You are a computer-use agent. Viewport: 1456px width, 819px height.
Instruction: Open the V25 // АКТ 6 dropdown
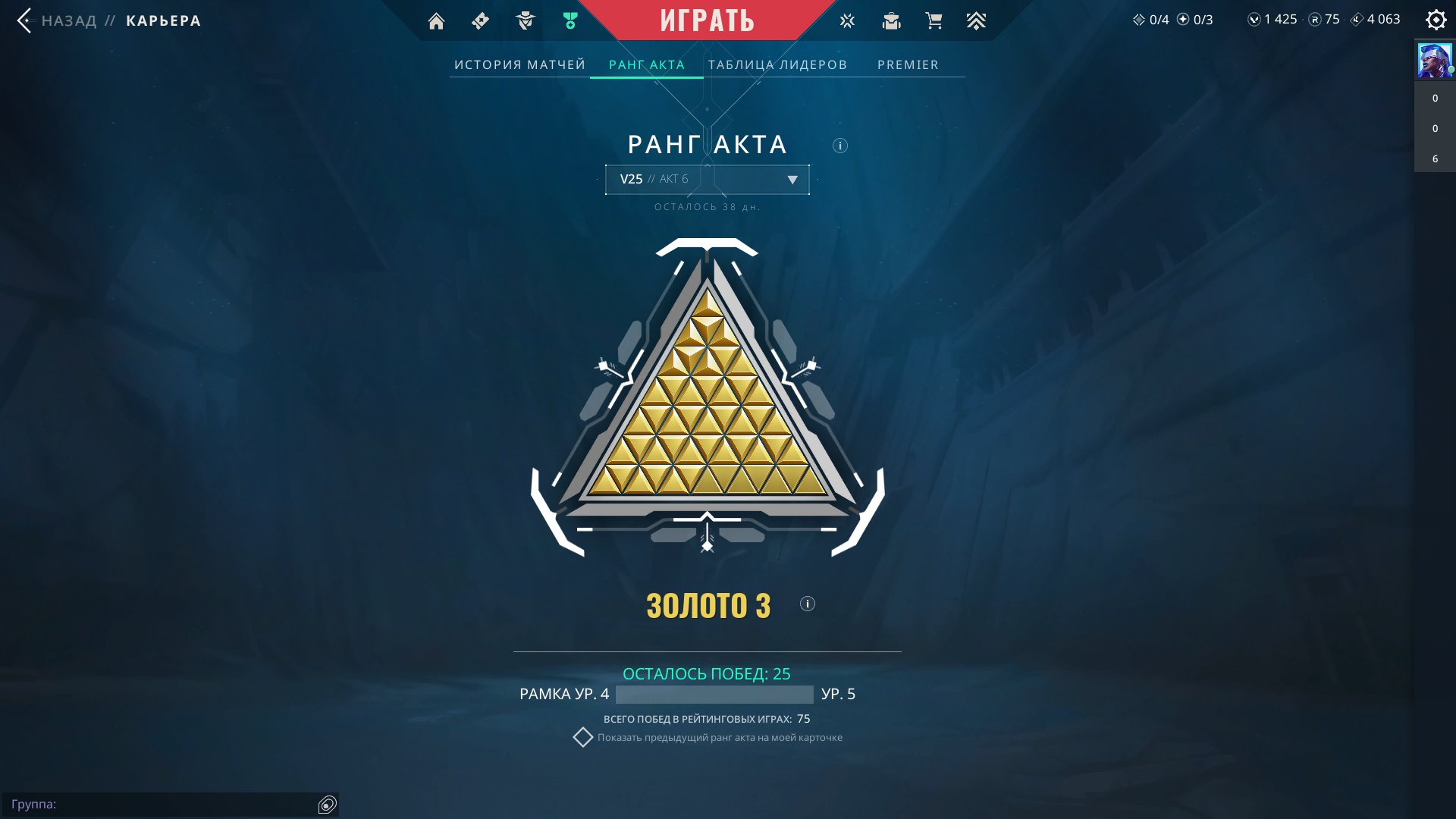(706, 180)
